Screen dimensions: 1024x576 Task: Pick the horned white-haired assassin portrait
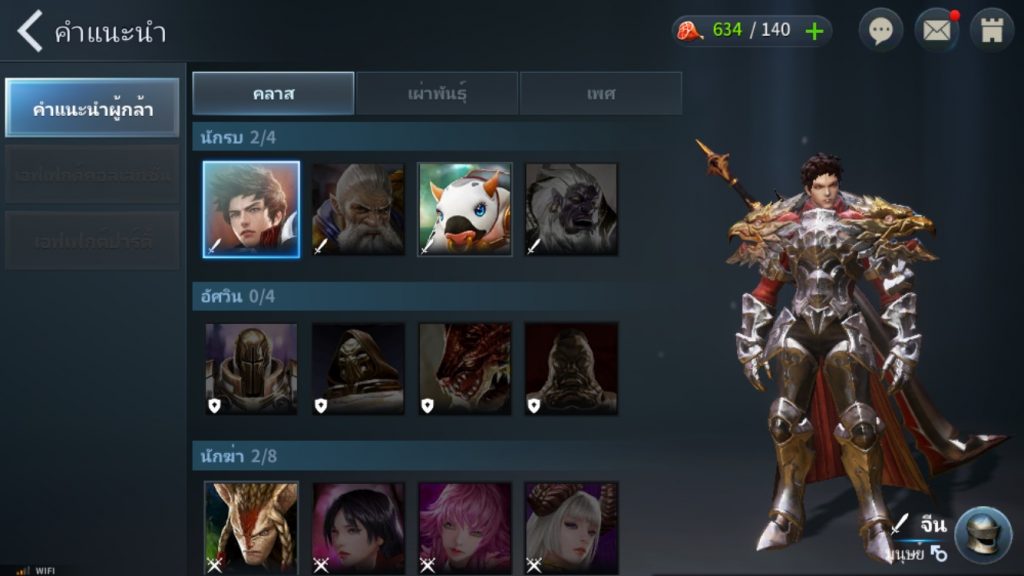[x=571, y=526]
